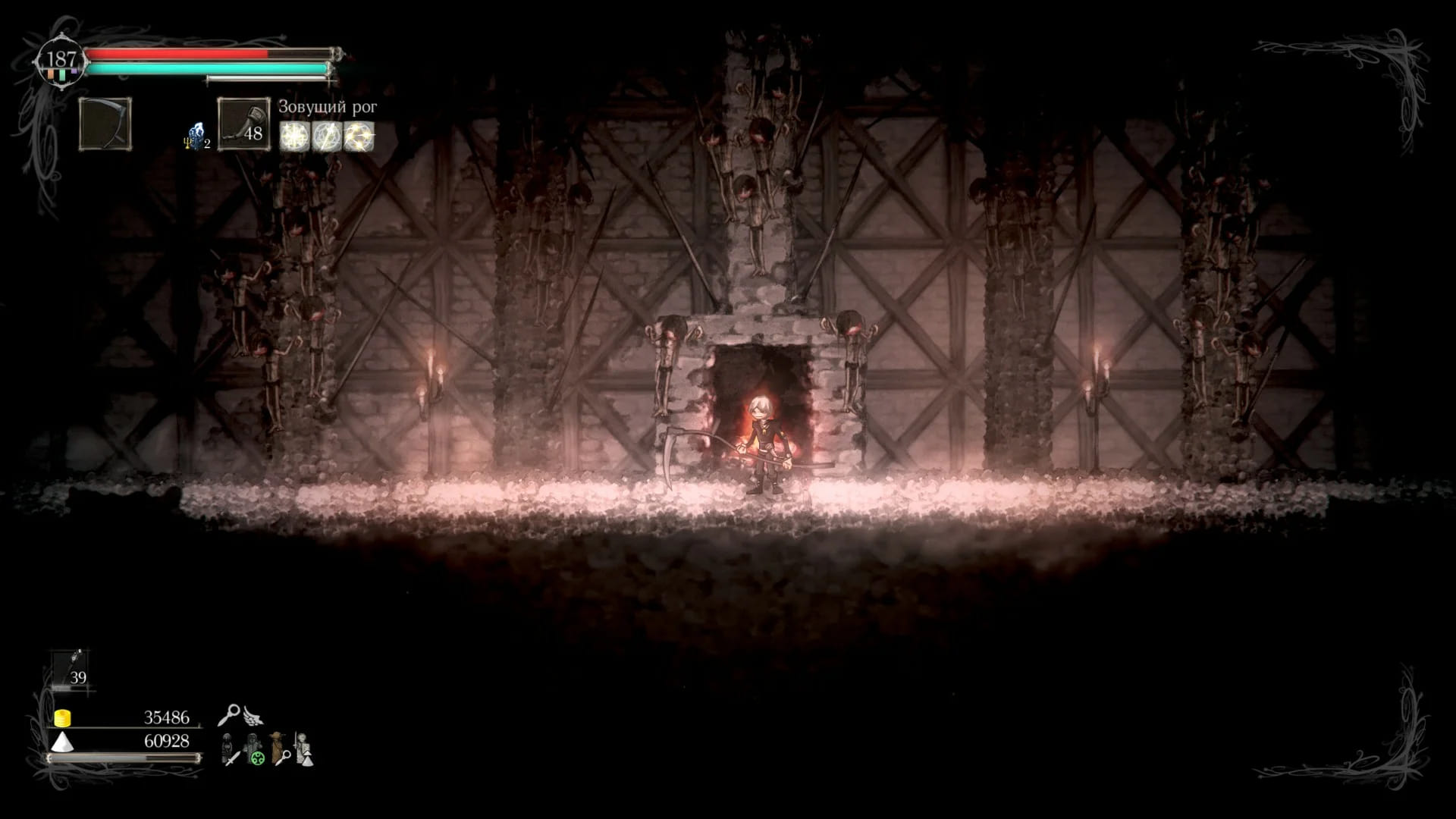The width and height of the screenshot is (1456, 819).
Task: Select the knight figure with salt pile icon
Action: (x=304, y=749)
